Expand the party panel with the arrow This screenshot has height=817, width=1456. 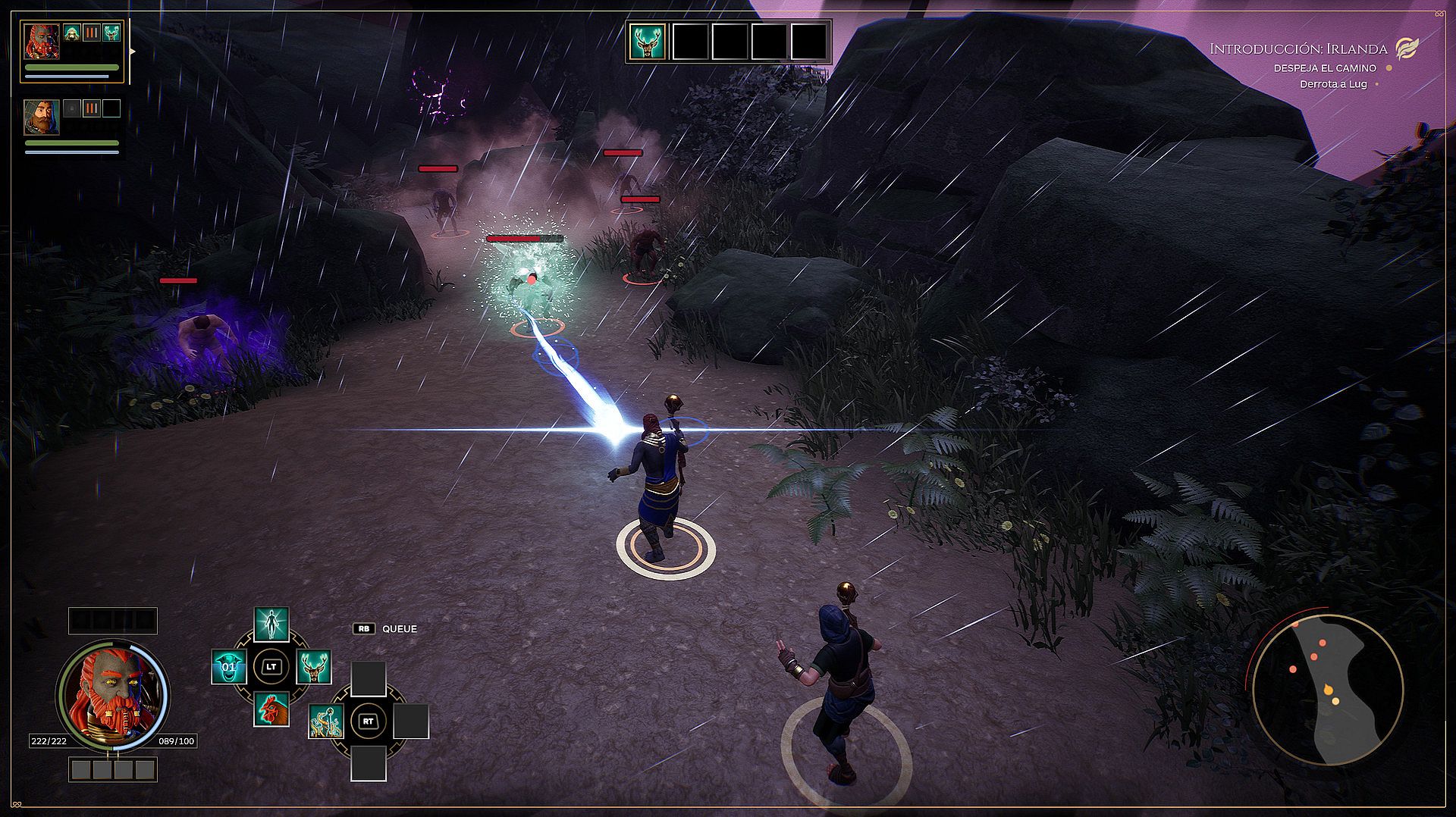click(133, 52)
